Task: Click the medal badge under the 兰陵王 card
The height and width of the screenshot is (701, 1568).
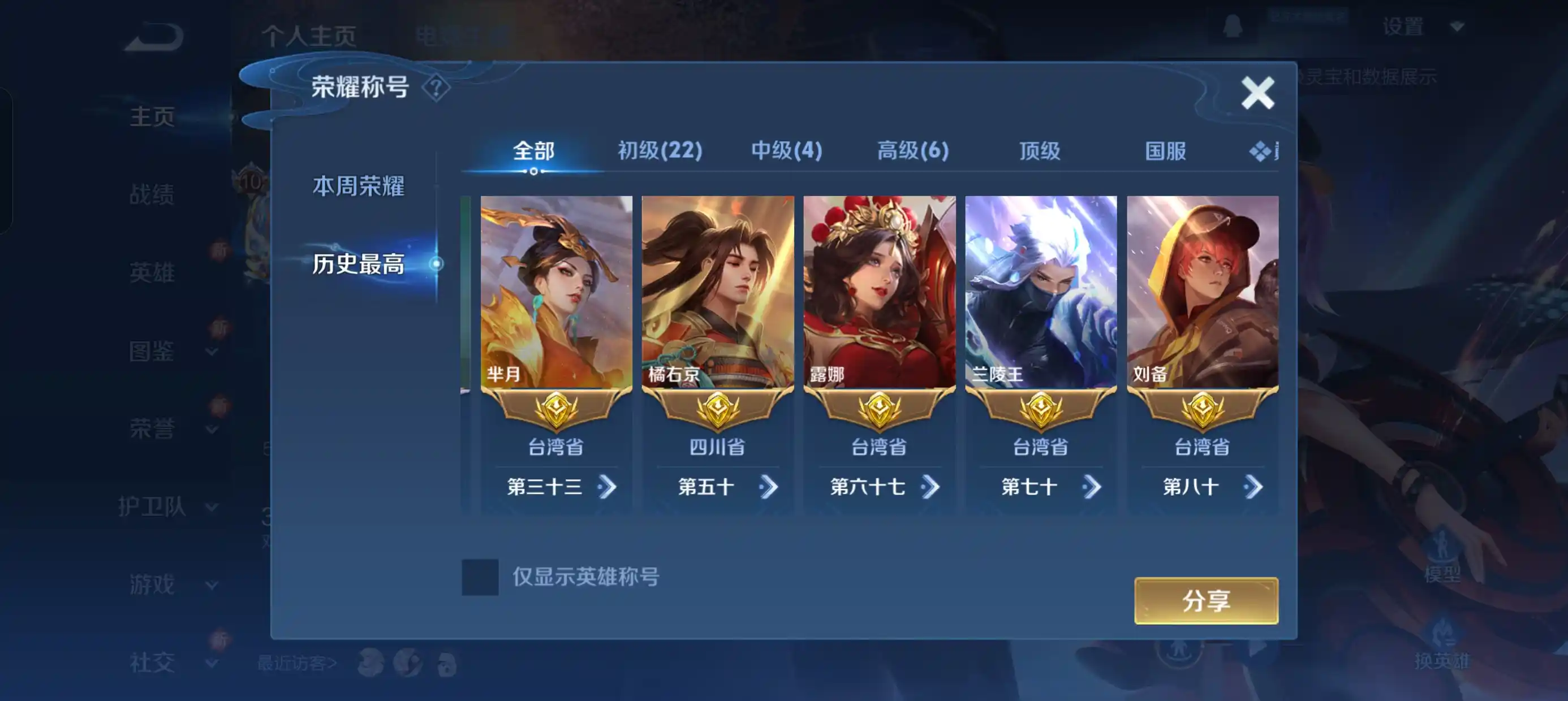Action: coord(1040,409)
